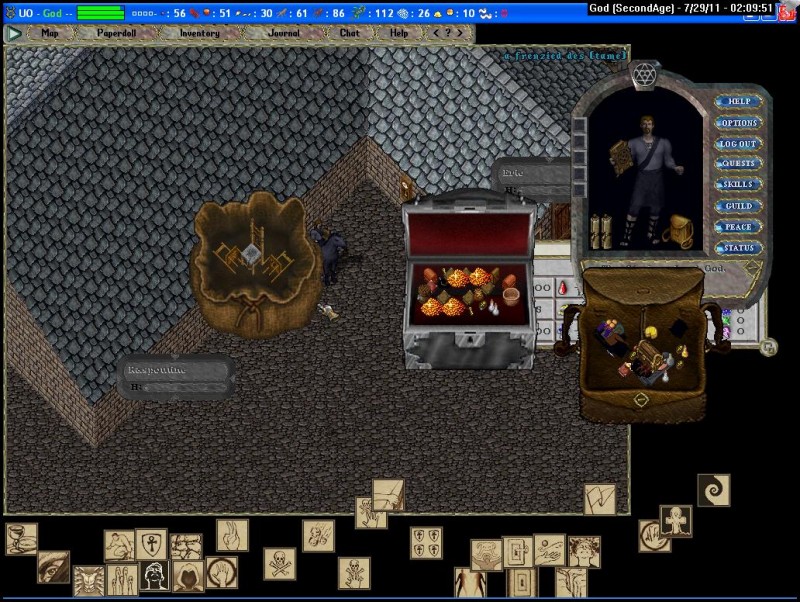Click the GUILD button
The image size is (800, 602).
click(739, 206)
